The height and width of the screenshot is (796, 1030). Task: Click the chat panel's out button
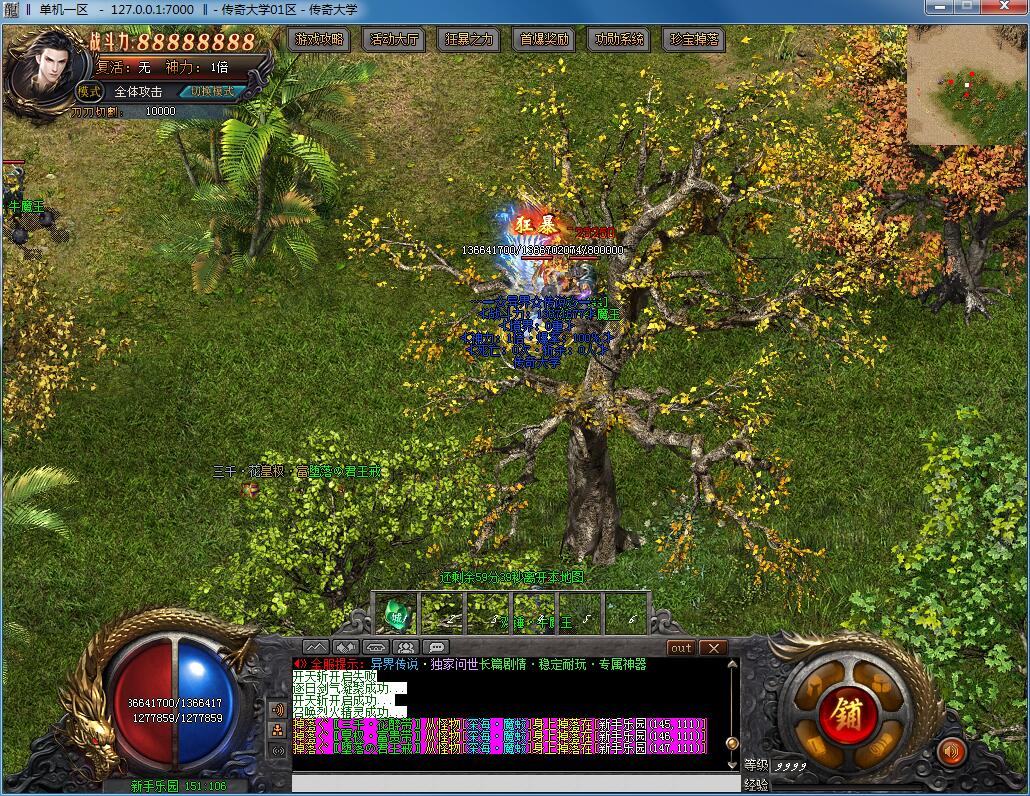point(681,648)
